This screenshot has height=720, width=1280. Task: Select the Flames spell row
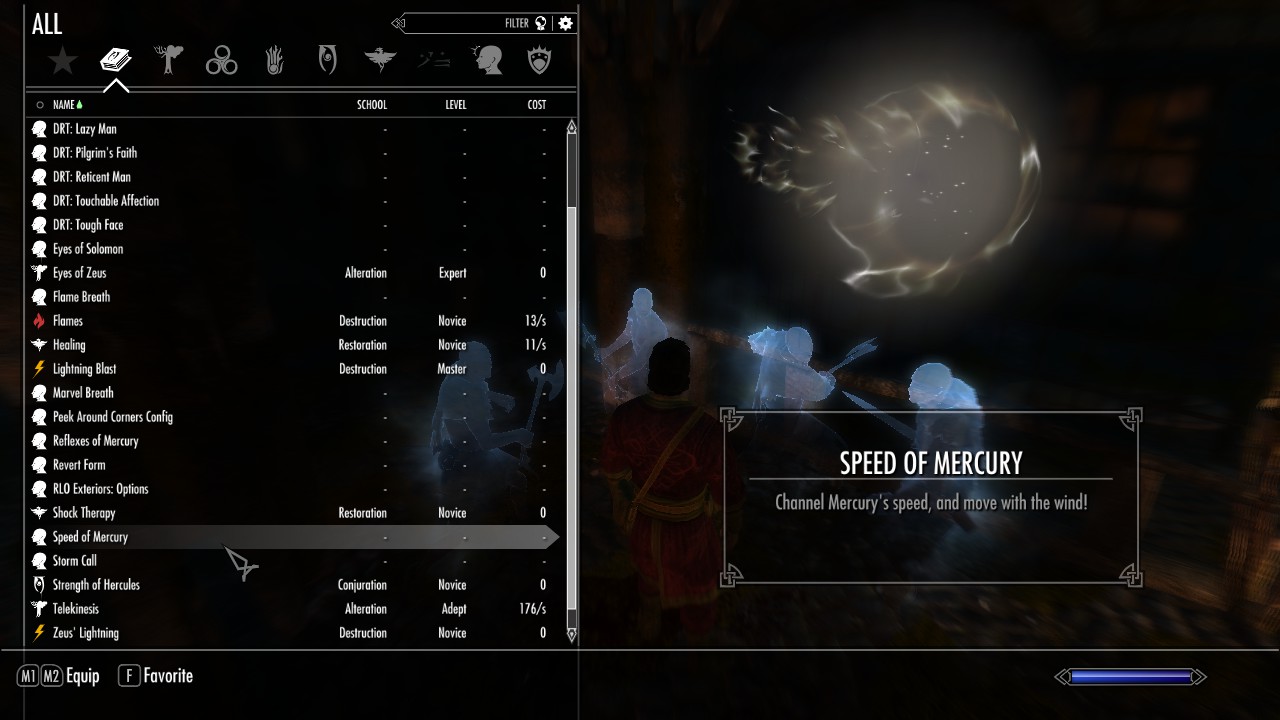(68, 321)
